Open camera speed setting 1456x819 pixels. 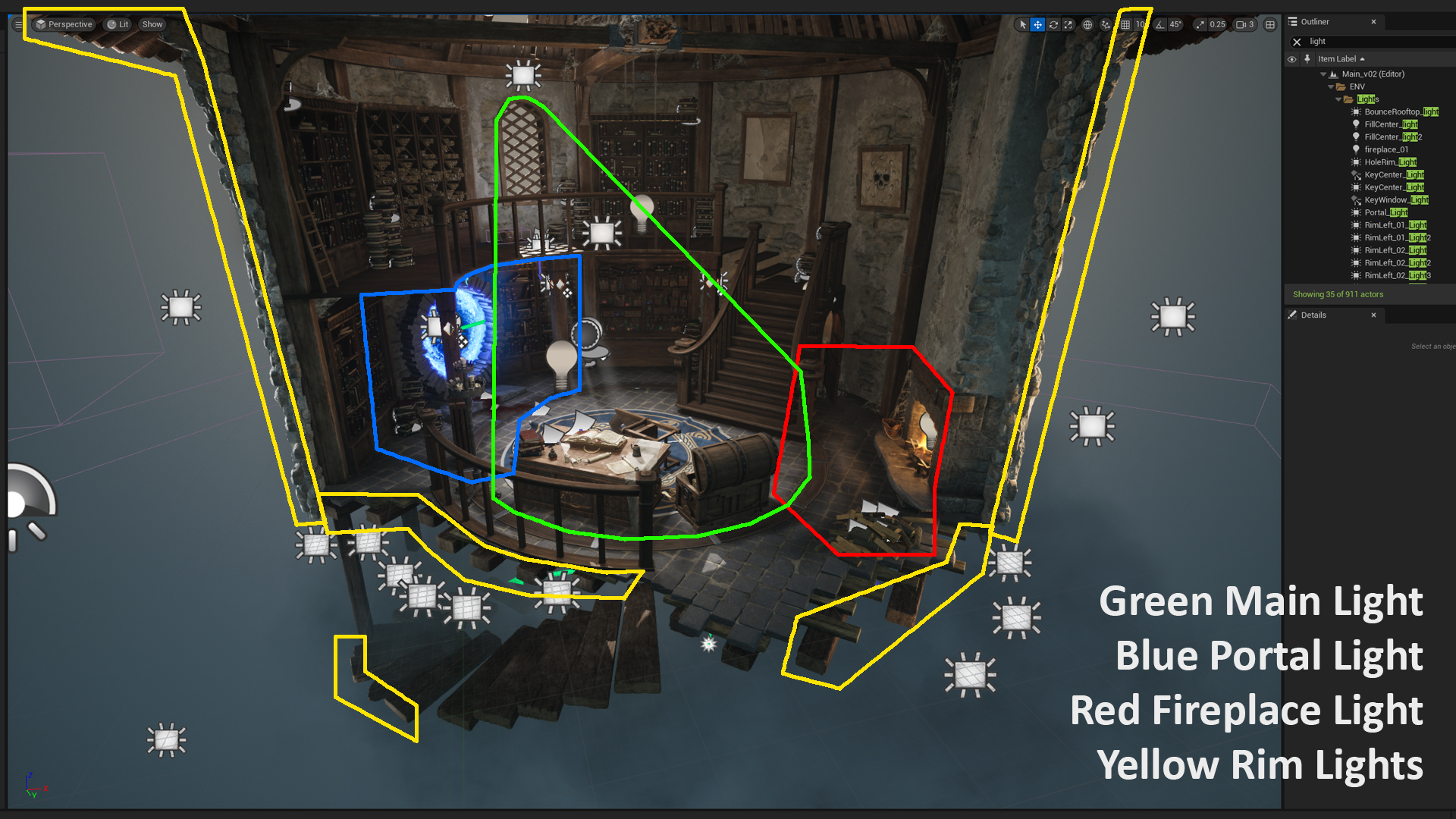point(1245,24)
